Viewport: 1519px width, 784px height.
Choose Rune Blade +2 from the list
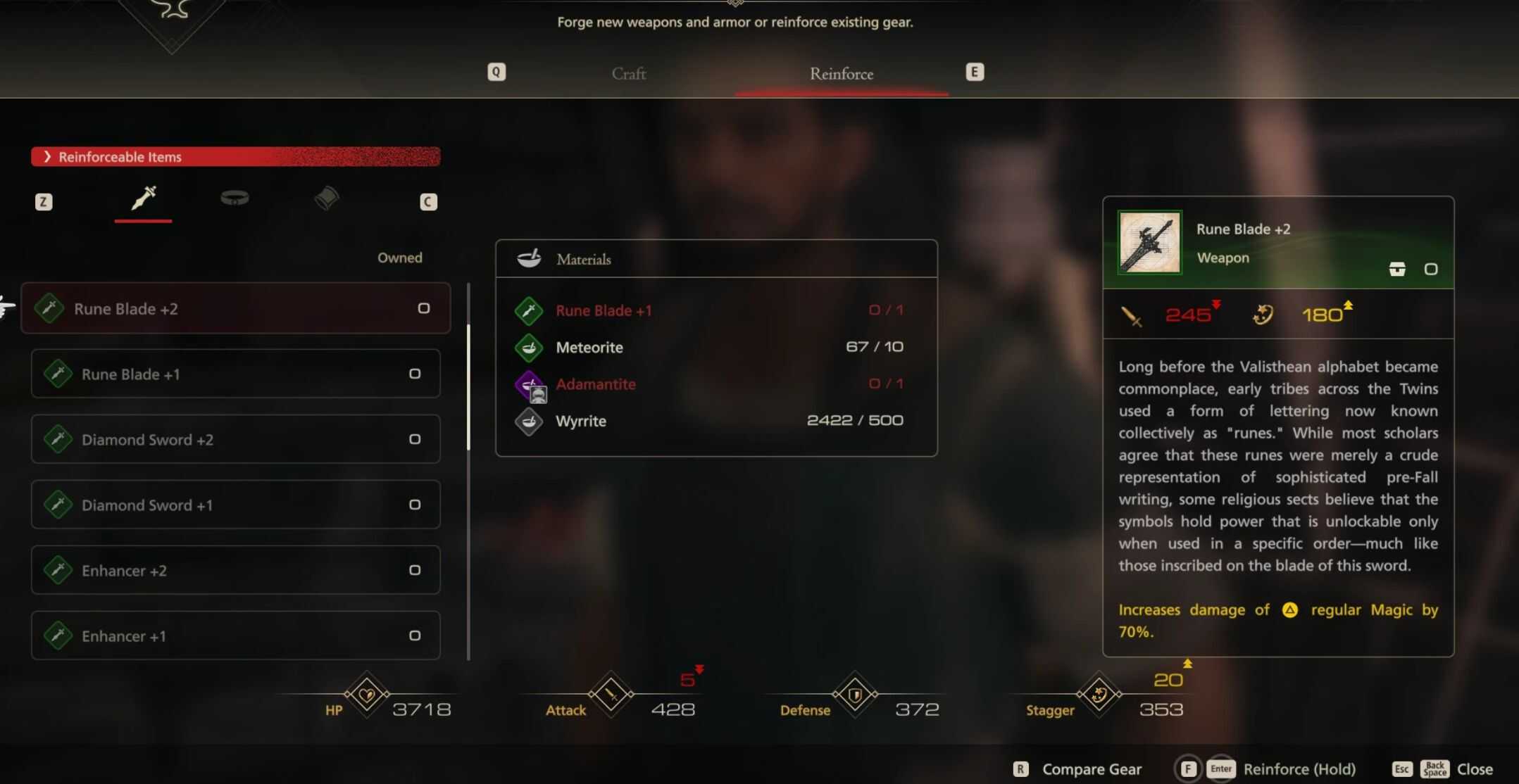(x=235, y=308)
